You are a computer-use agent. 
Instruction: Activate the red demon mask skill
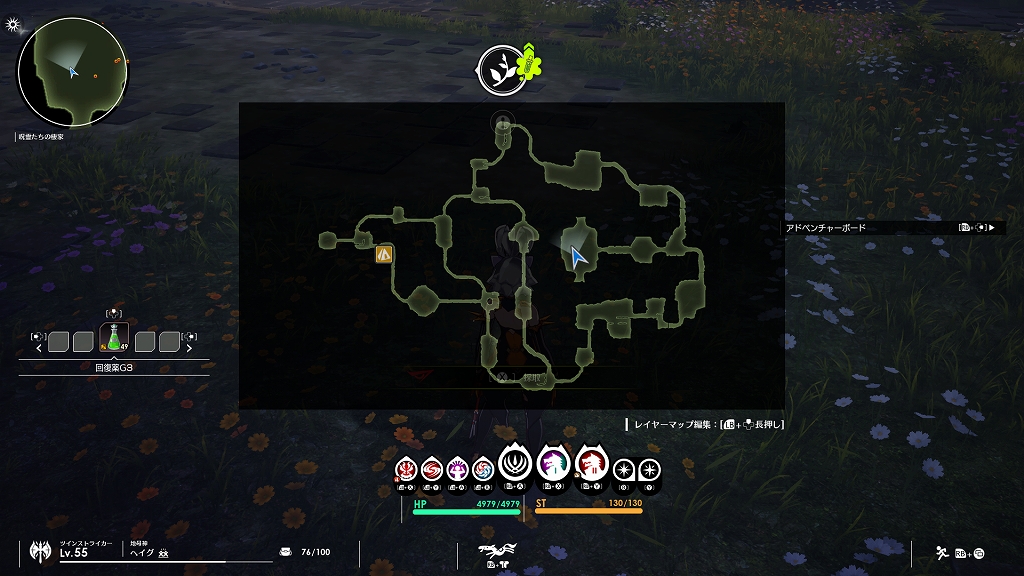click(x=407, y=468)
